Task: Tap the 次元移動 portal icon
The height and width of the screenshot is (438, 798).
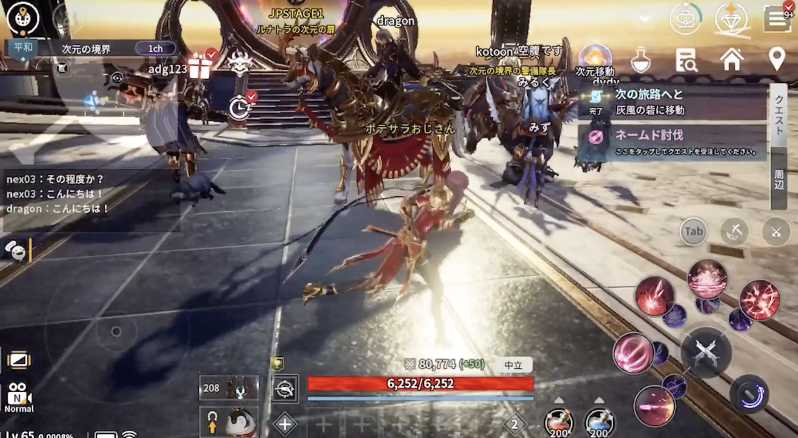Action: 595,57
